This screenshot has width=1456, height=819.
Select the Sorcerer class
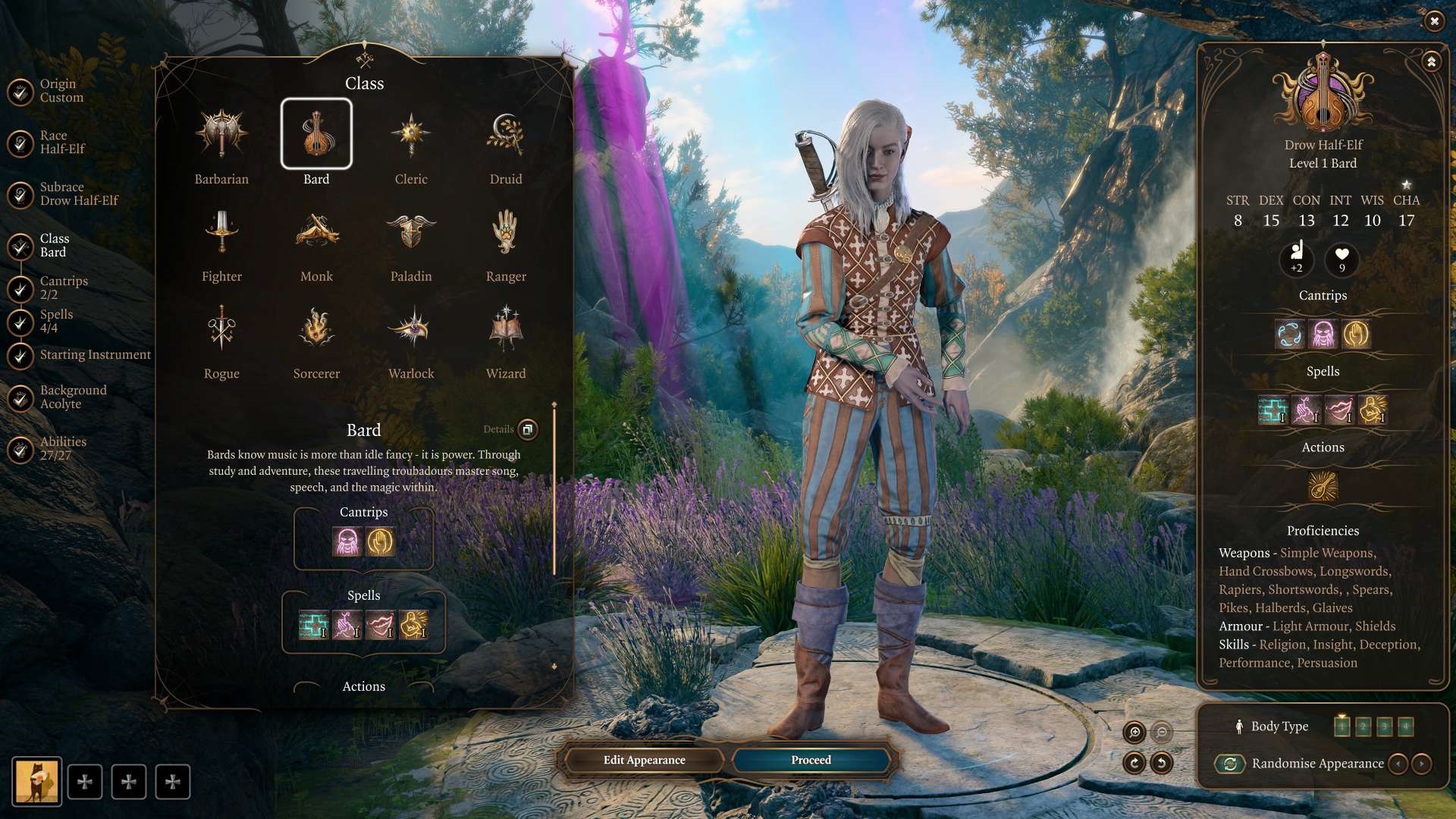click(x=316, y=329)
